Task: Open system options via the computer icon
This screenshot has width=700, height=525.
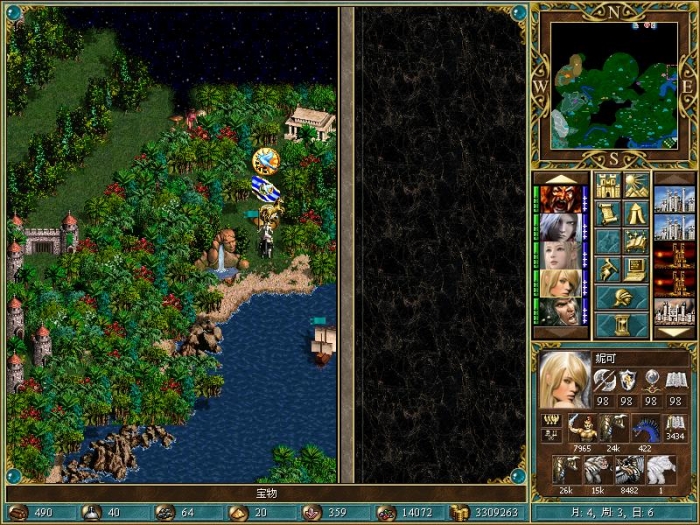Action: coord(636,268)
